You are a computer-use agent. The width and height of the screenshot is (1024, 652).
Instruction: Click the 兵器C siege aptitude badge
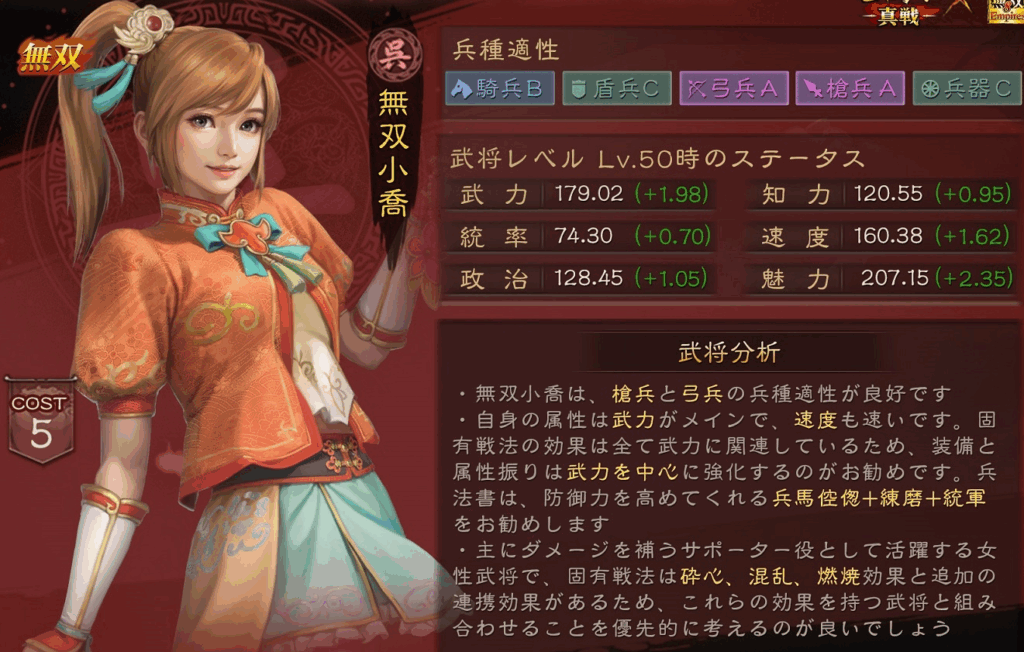coord(966,89)
